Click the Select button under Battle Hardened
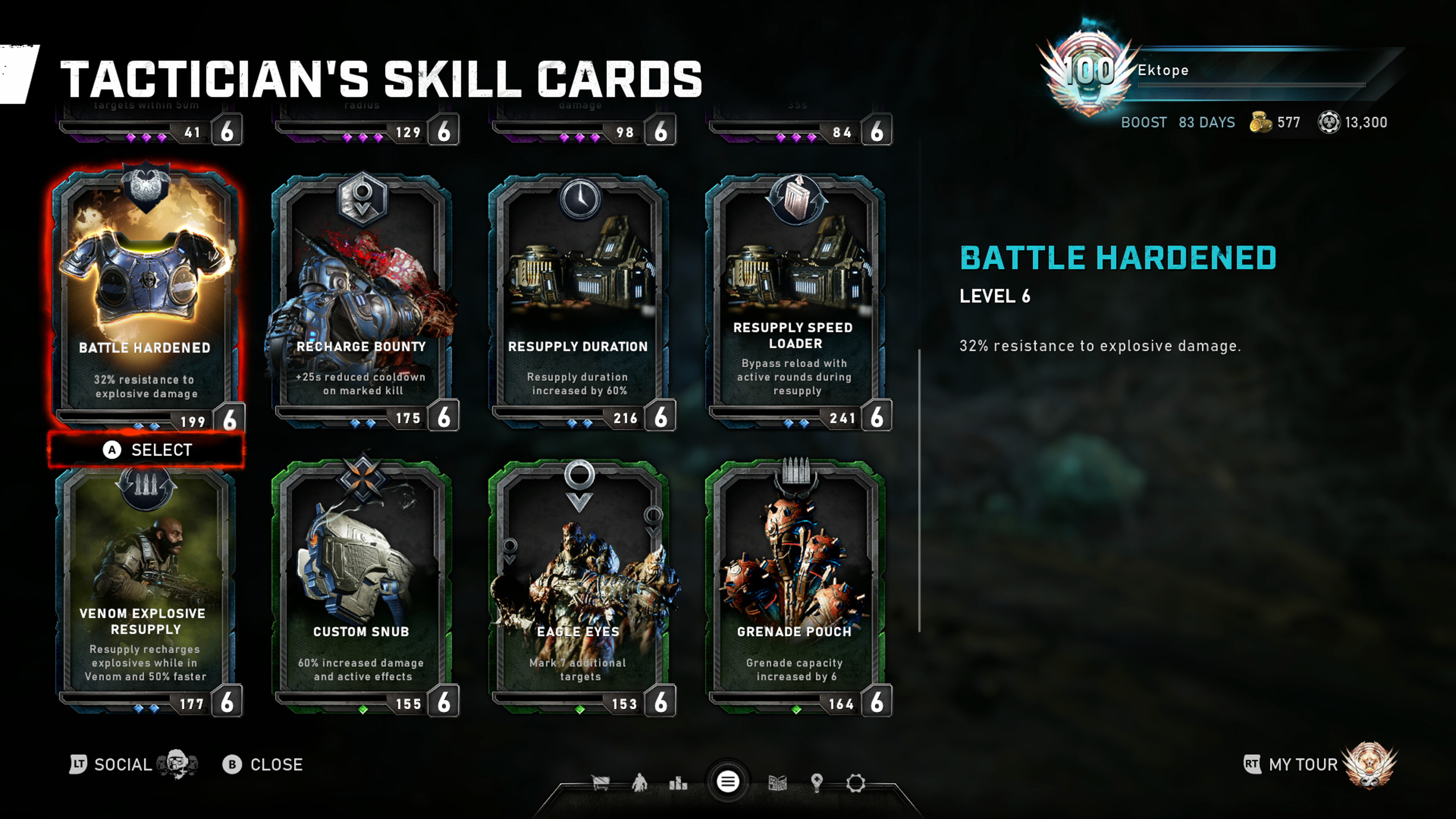This screenshot has height=819, width=1456. click(146, 450)
